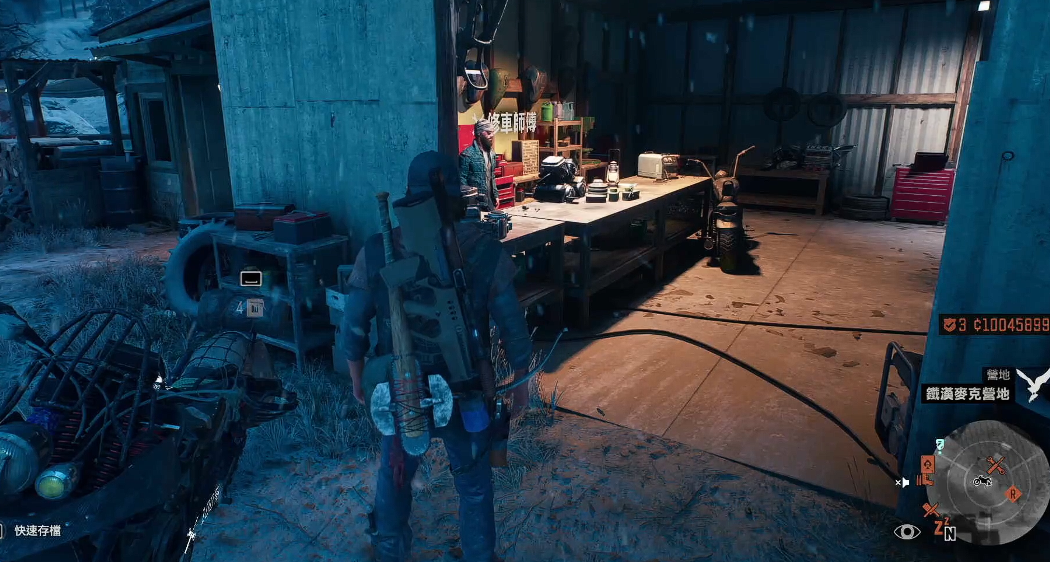Screen dimensions: 1050x562
Task: Click the 快速存檔 quick save option
Action: 37,531
